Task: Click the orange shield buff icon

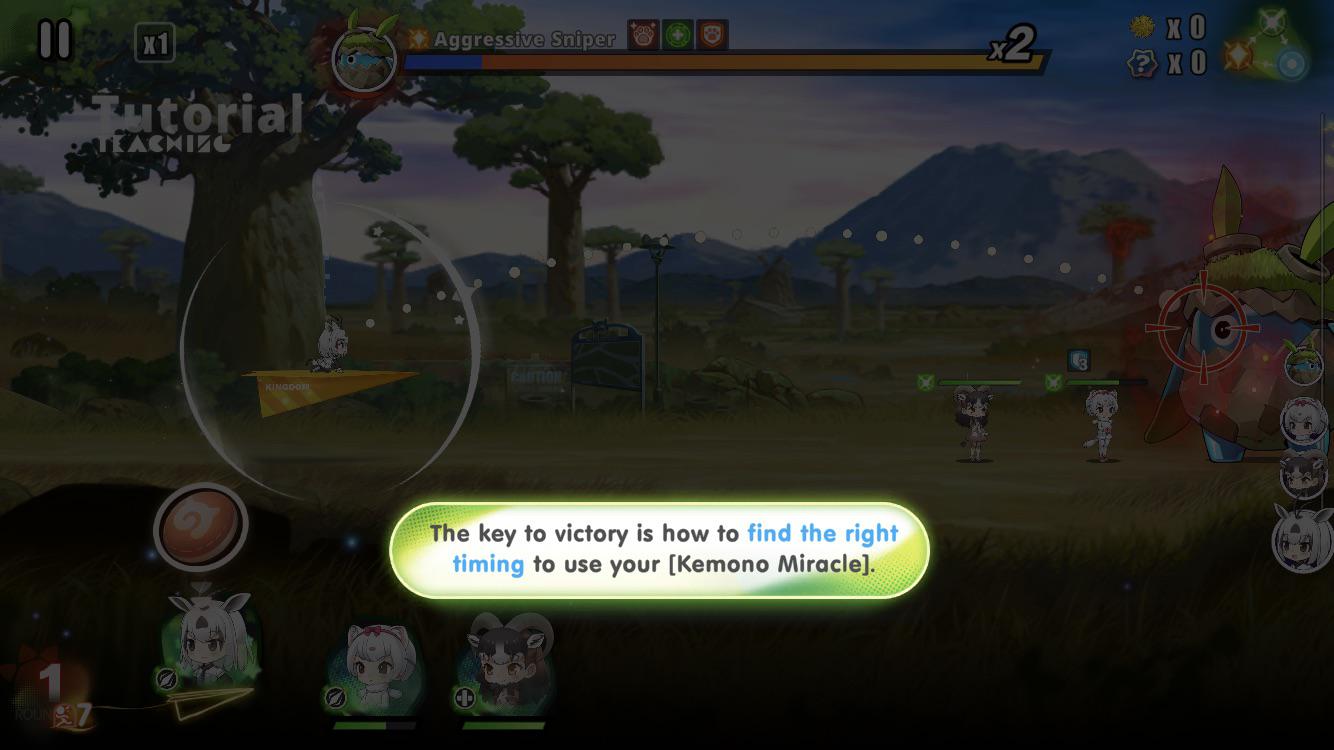Action: (x=710, y=35)
